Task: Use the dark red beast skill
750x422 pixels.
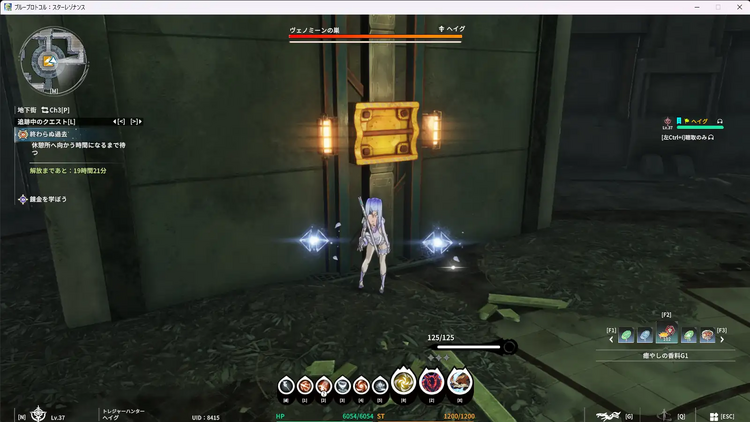Action: (x=432, y=381)
